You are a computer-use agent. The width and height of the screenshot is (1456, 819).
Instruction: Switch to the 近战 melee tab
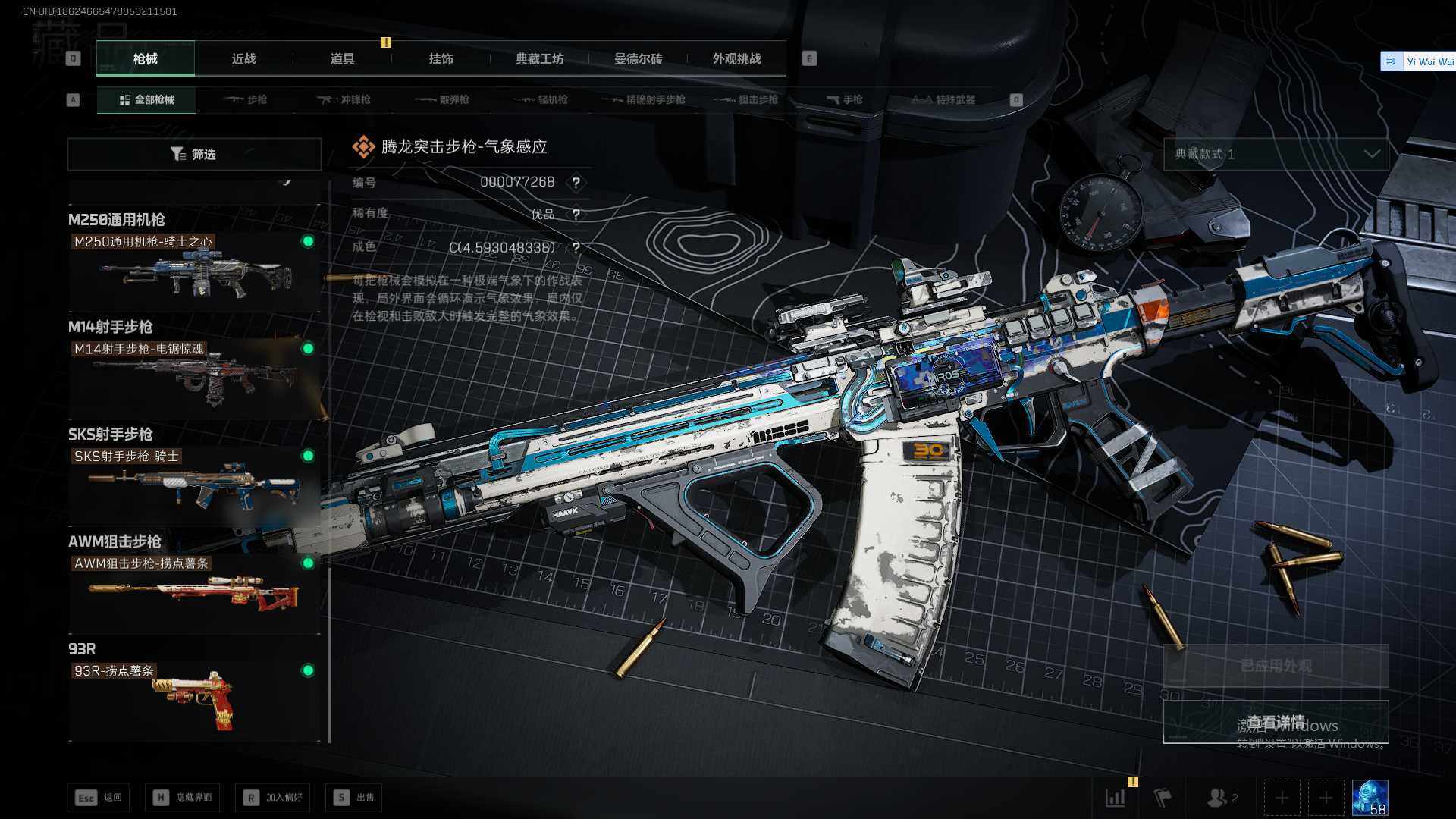(243, 59)
